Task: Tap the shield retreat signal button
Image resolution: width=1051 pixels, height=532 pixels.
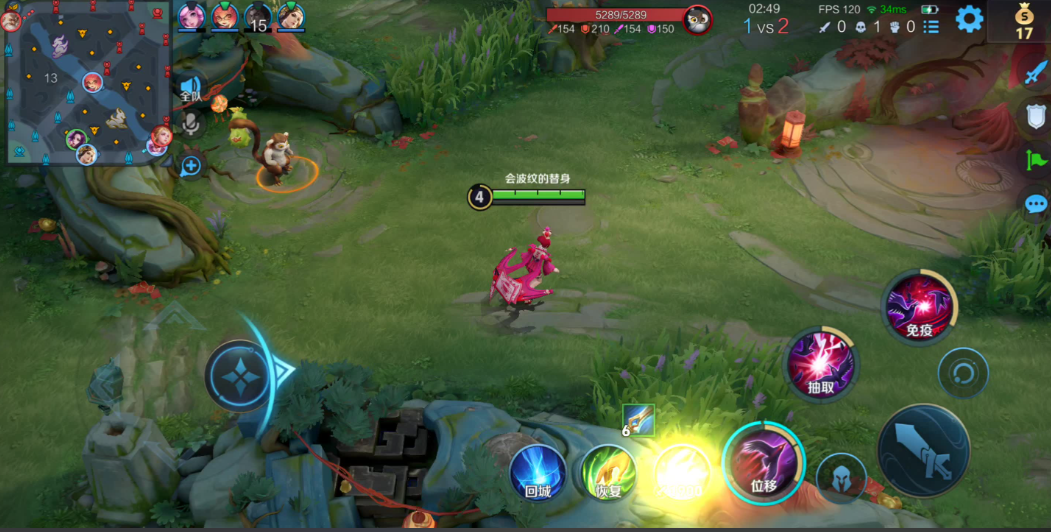Action: pos(1034,116)
